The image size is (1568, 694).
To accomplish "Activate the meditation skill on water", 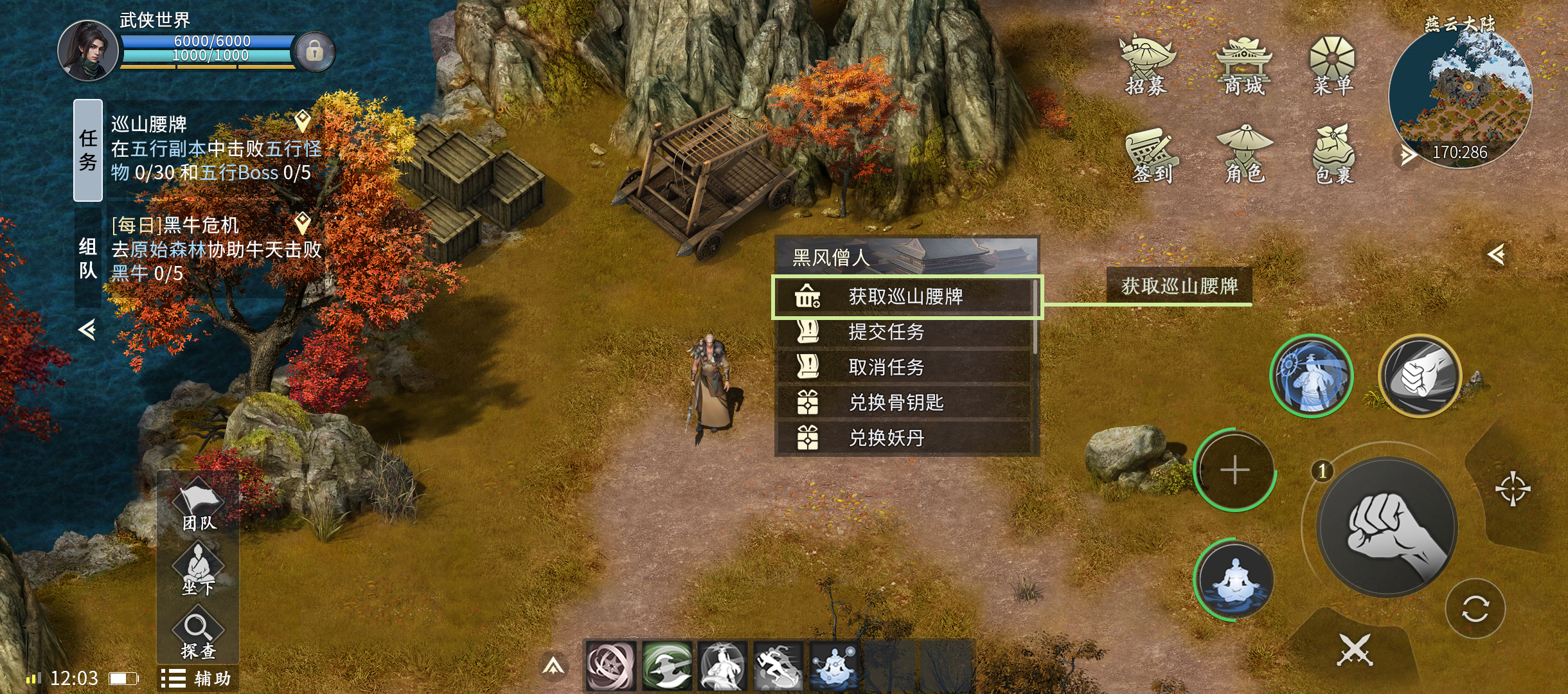I will (1234, 580).
